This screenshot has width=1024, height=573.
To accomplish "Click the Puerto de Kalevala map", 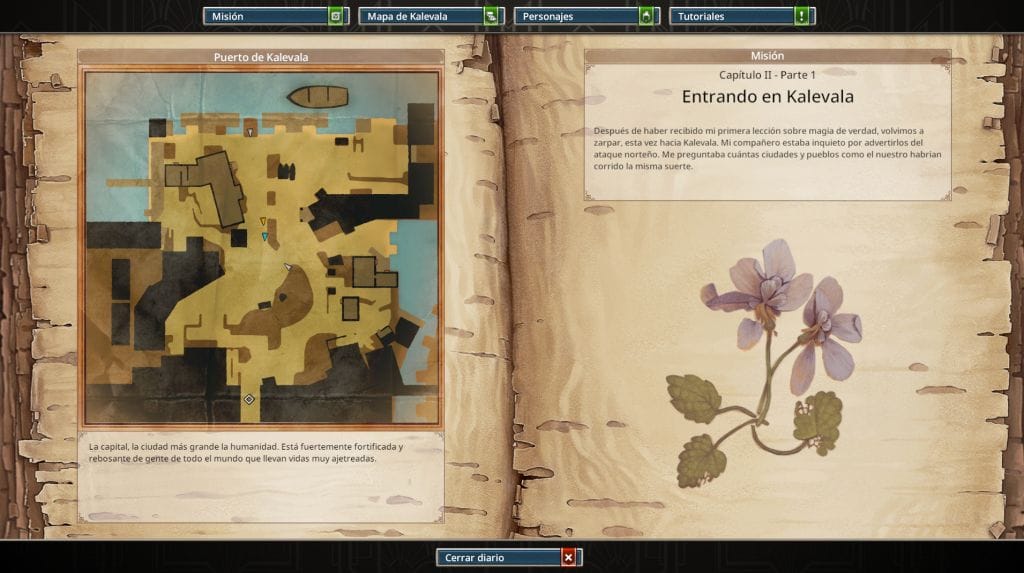I will coord(262,248).
